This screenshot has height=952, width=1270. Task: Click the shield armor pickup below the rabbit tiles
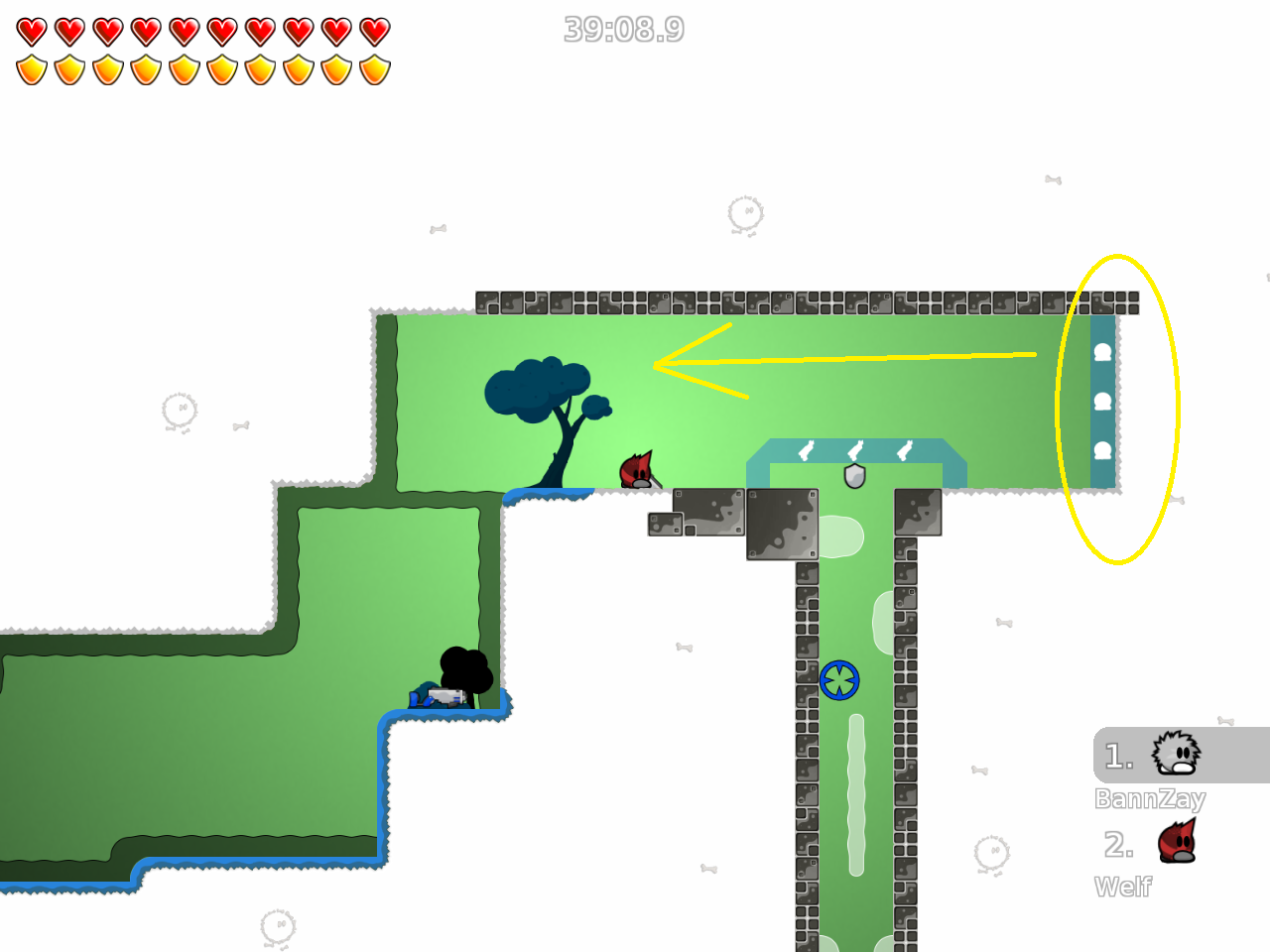coord(854,477)
